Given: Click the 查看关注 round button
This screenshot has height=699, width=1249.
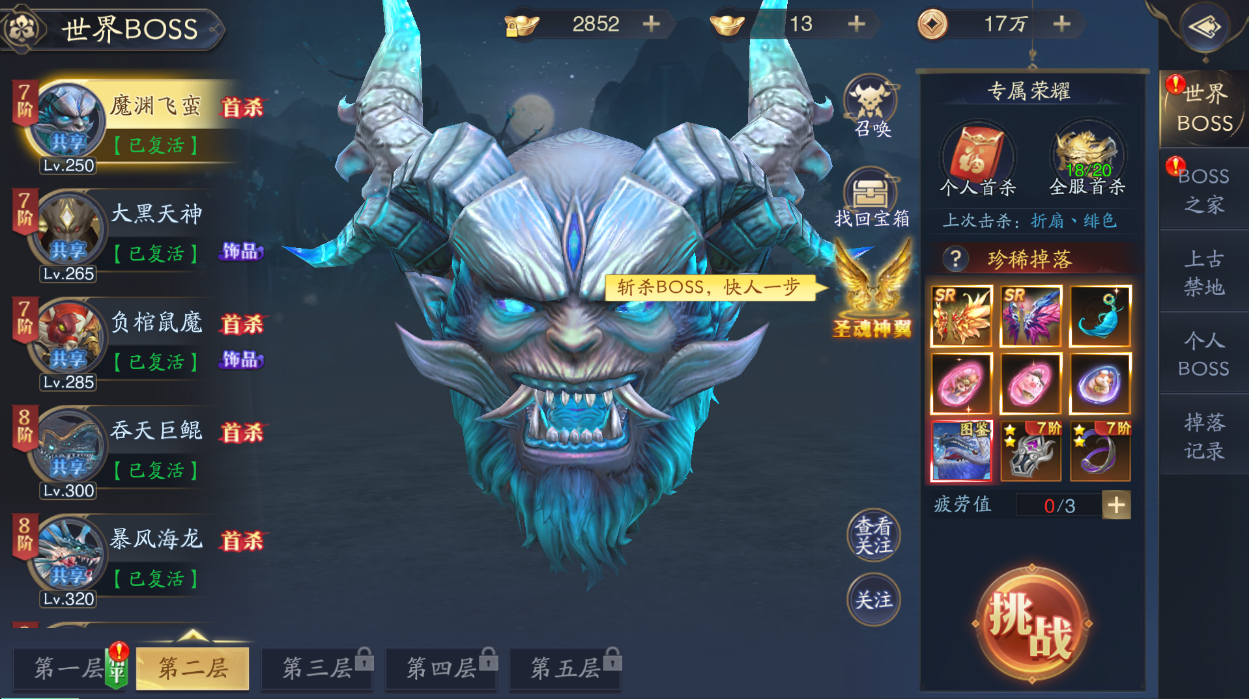Looking at the screenshot, I should (x=873, y=535).
